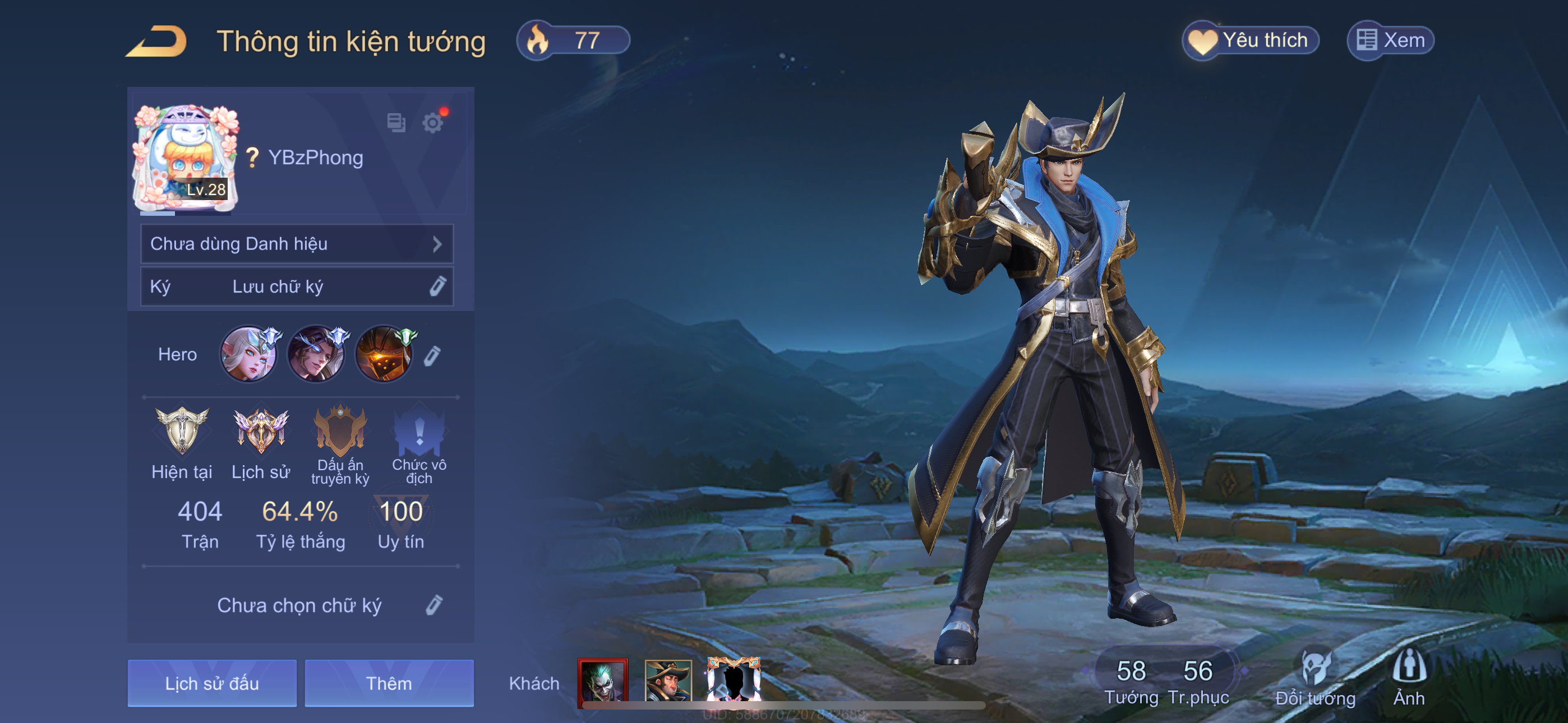Tap the Yêu thích heart button
The height and width of the screenshot is (723, 1568).
click(1250, 41)
